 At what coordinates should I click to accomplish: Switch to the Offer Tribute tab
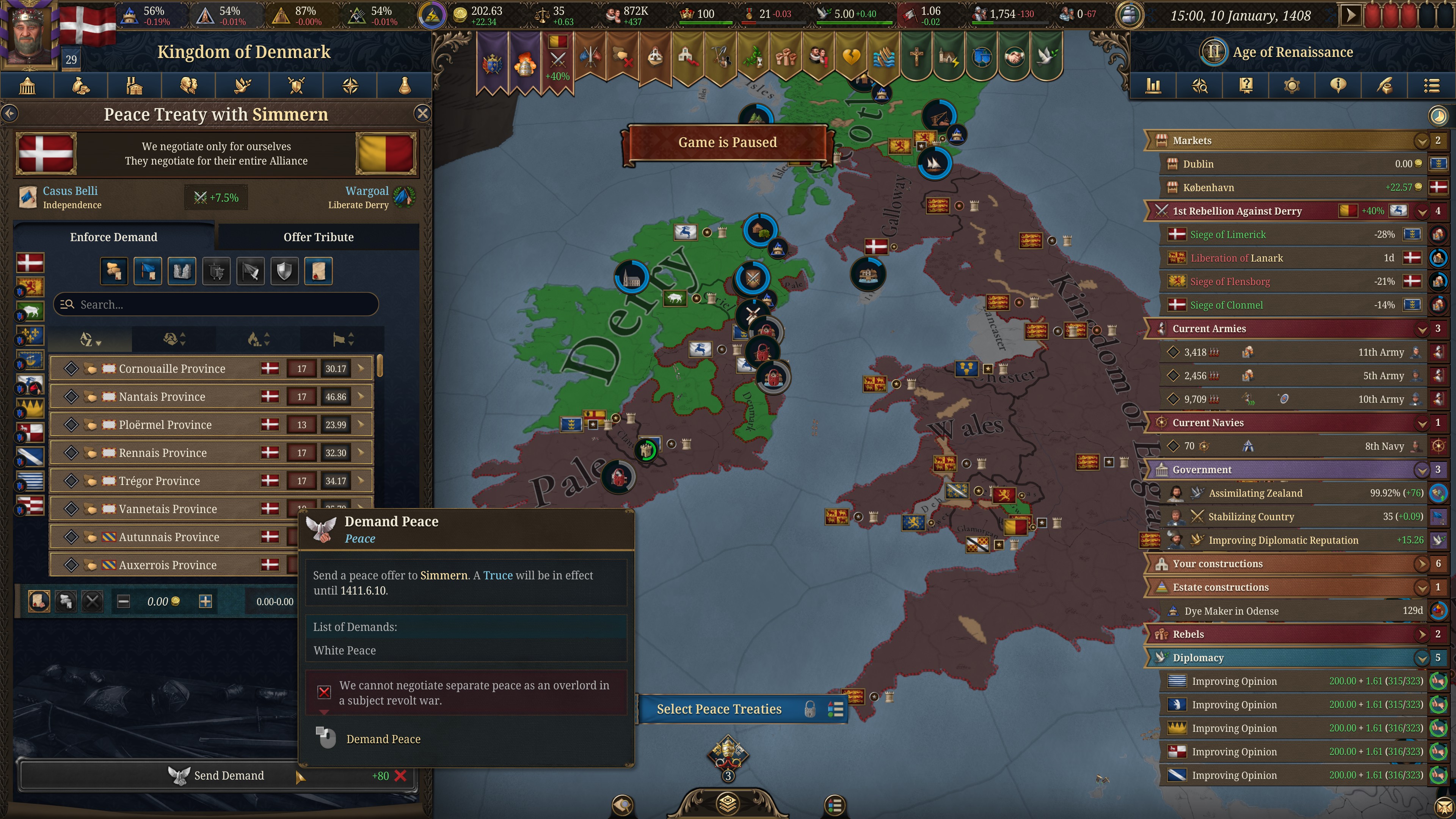[318, 237]
